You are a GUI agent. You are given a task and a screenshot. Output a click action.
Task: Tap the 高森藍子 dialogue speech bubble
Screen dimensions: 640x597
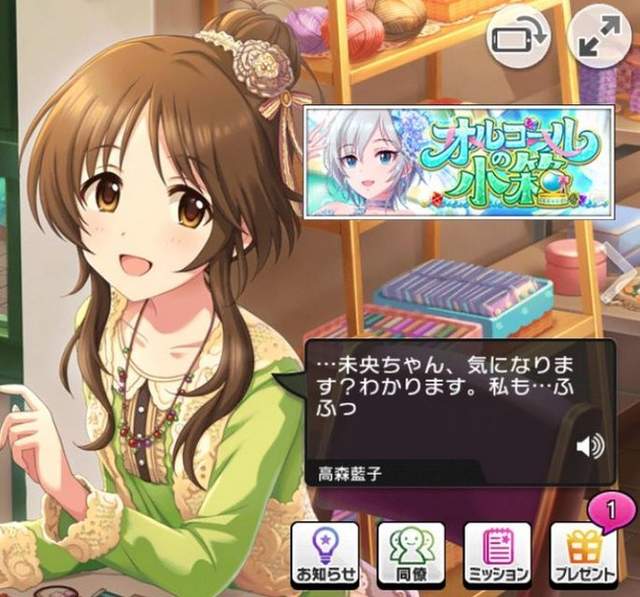click(440, 400)
